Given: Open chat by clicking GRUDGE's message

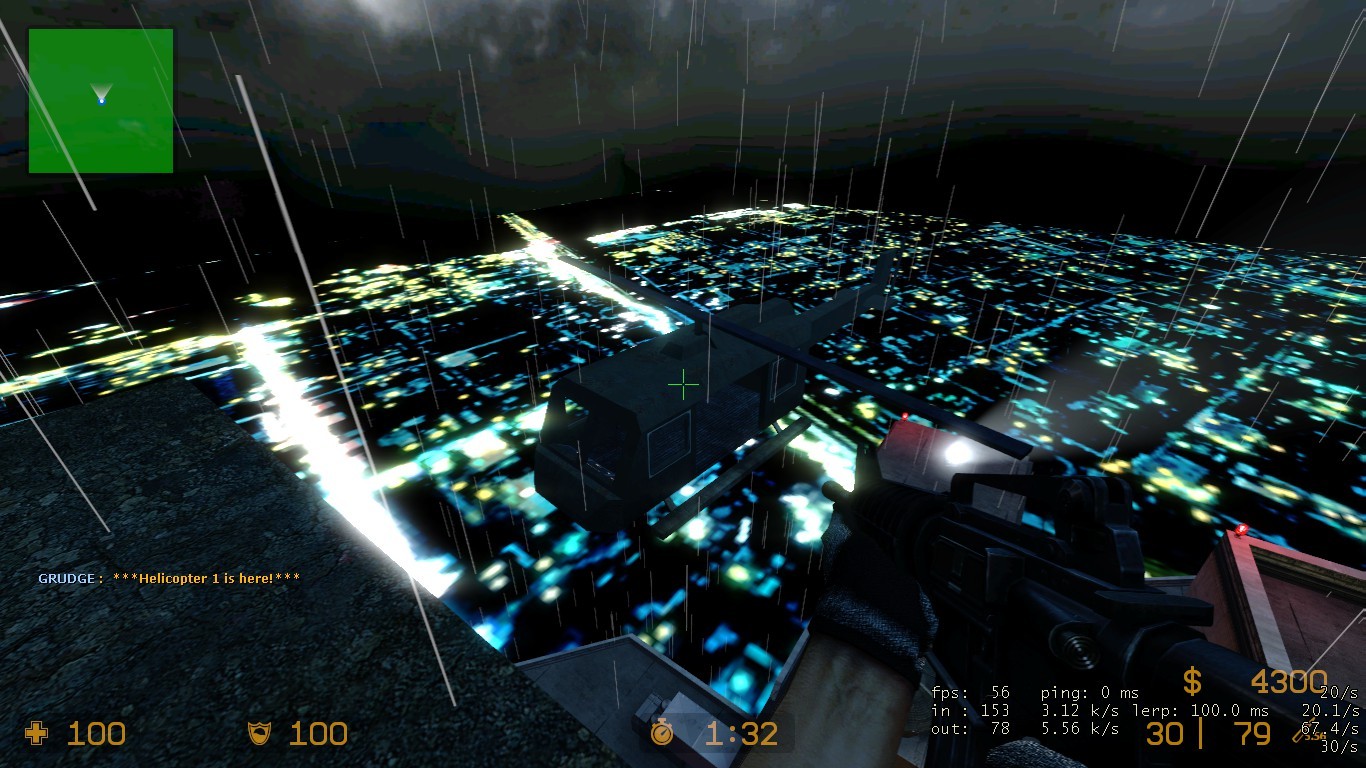Looking at the screenshot, I should 168,576.
